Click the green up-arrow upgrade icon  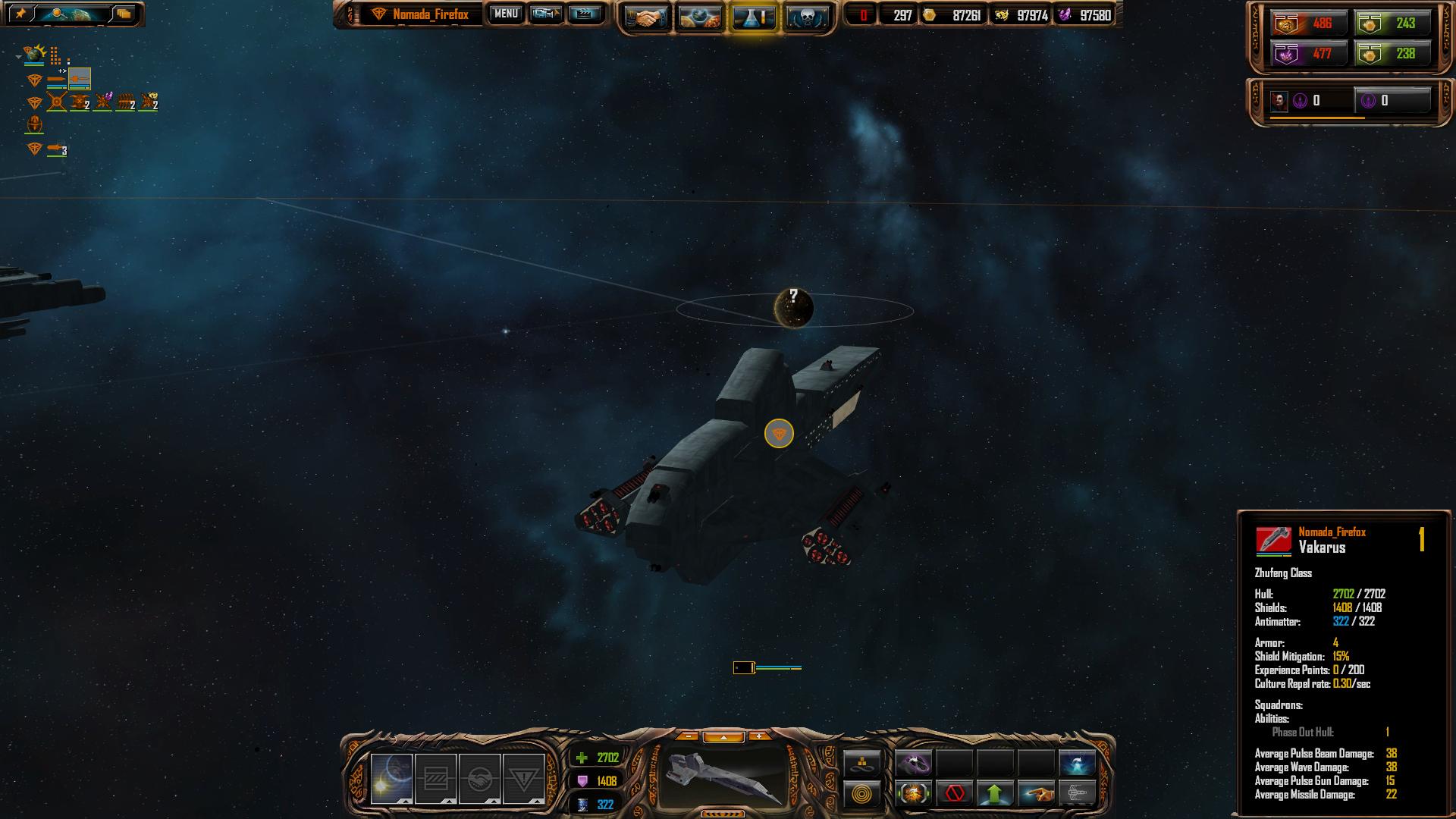[x=995, y=794]
